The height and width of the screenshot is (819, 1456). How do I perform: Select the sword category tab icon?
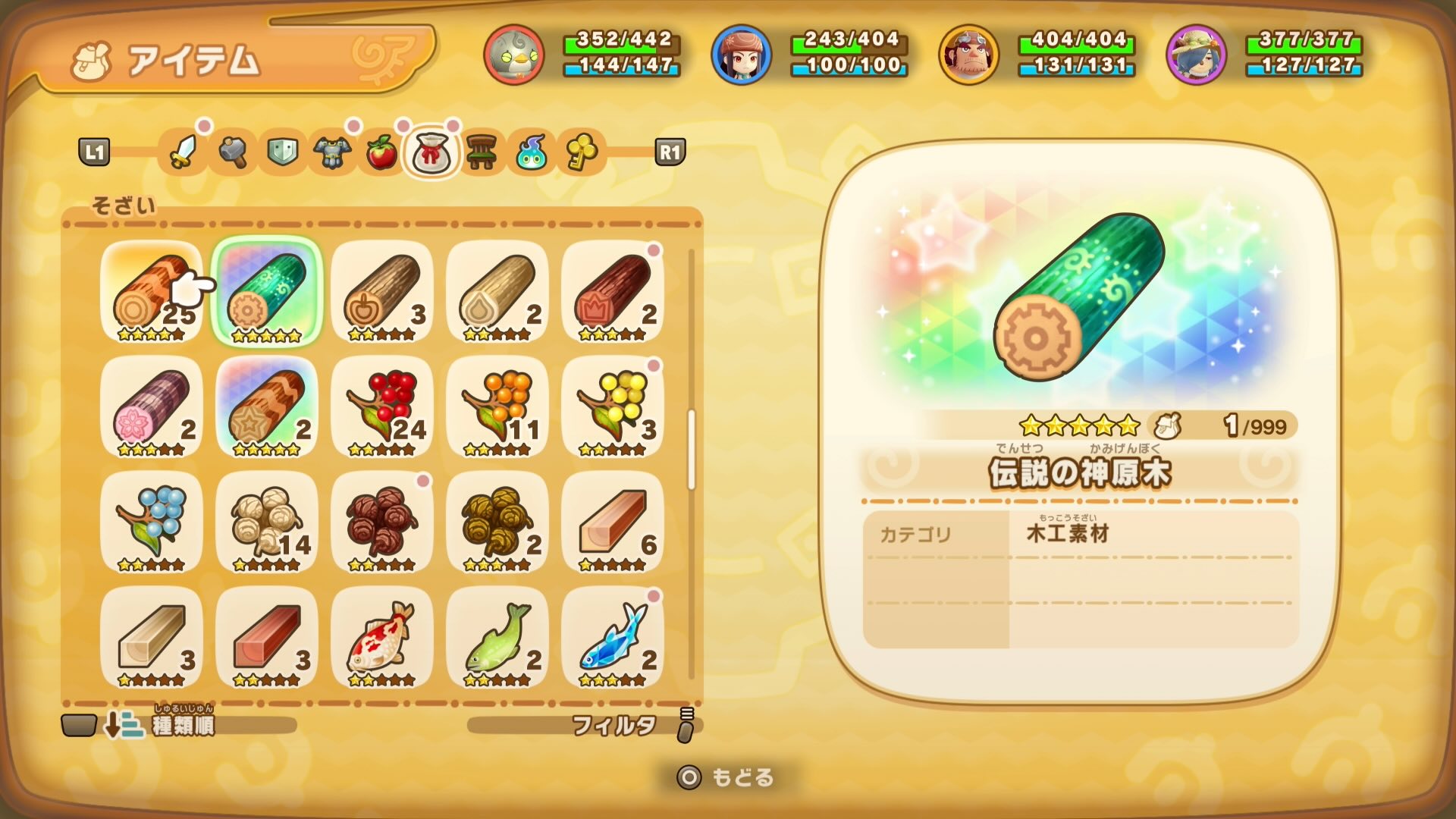pos(182,153)
